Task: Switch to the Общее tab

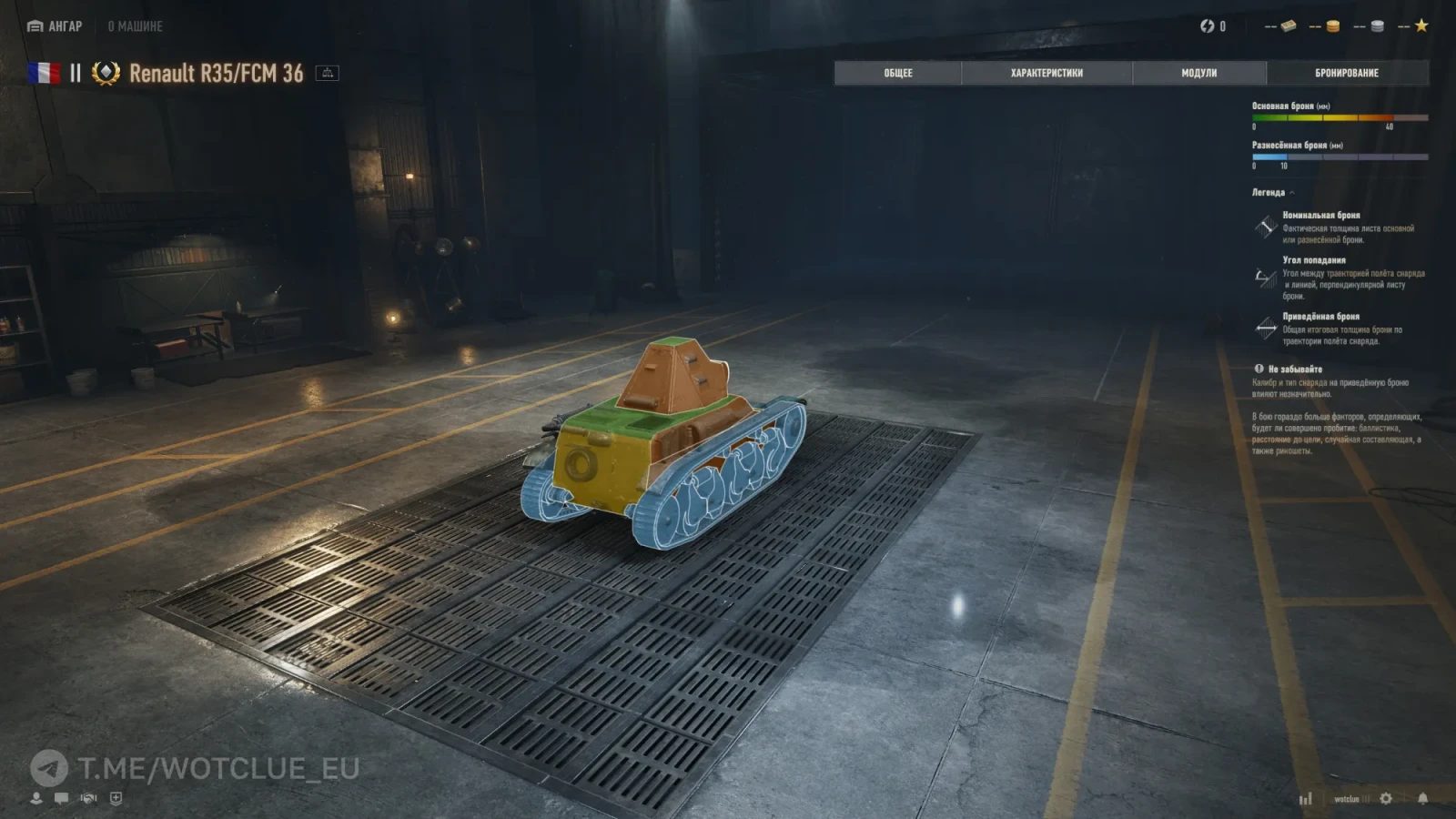Action: point(897,73)
